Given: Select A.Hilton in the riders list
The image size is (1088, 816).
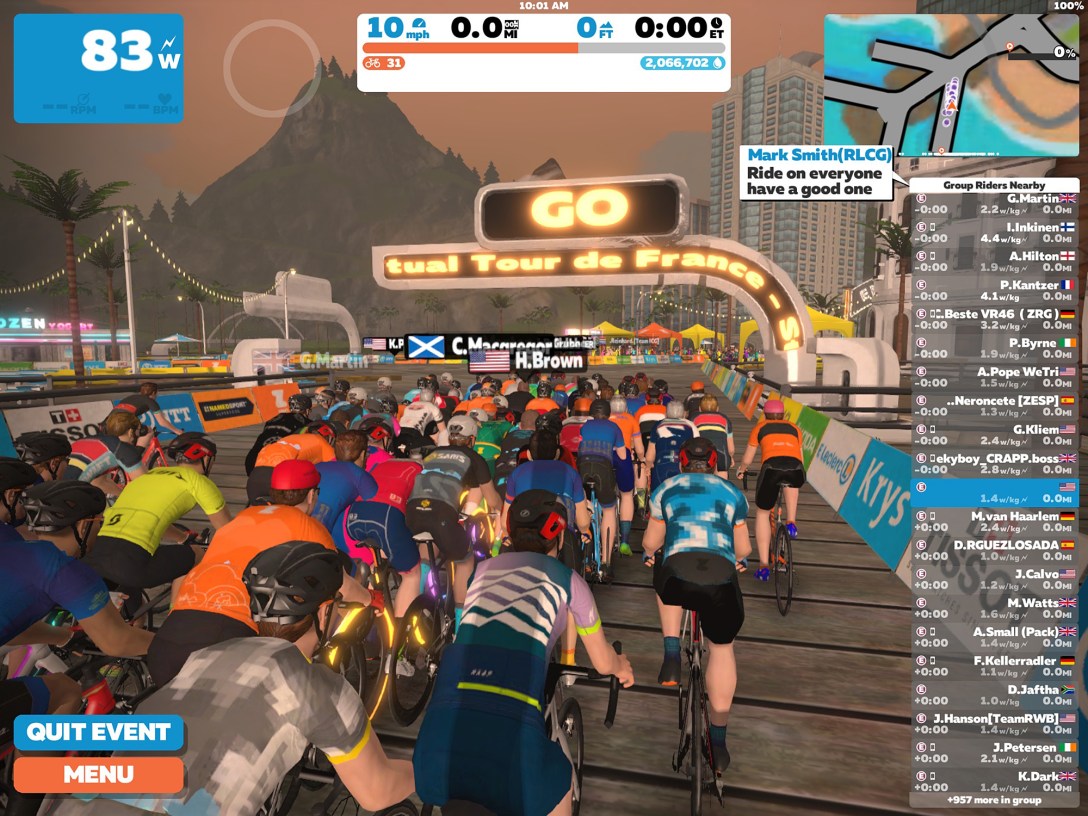Looking at the screenshot, I should pyautogui.click(x=994, y=262).
